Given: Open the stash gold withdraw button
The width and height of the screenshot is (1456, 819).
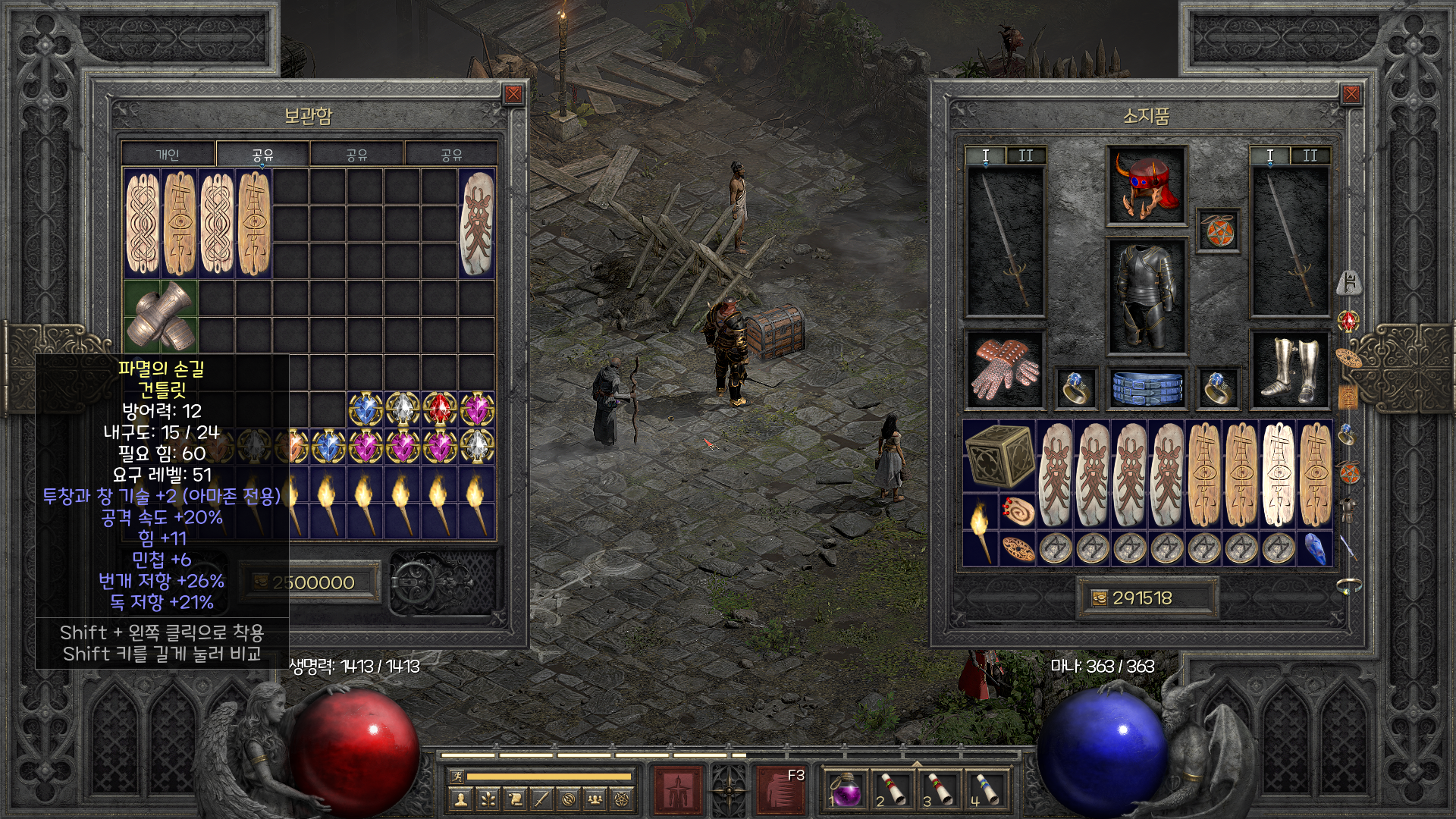Looking at the screenshot, I should click(259, 582).
